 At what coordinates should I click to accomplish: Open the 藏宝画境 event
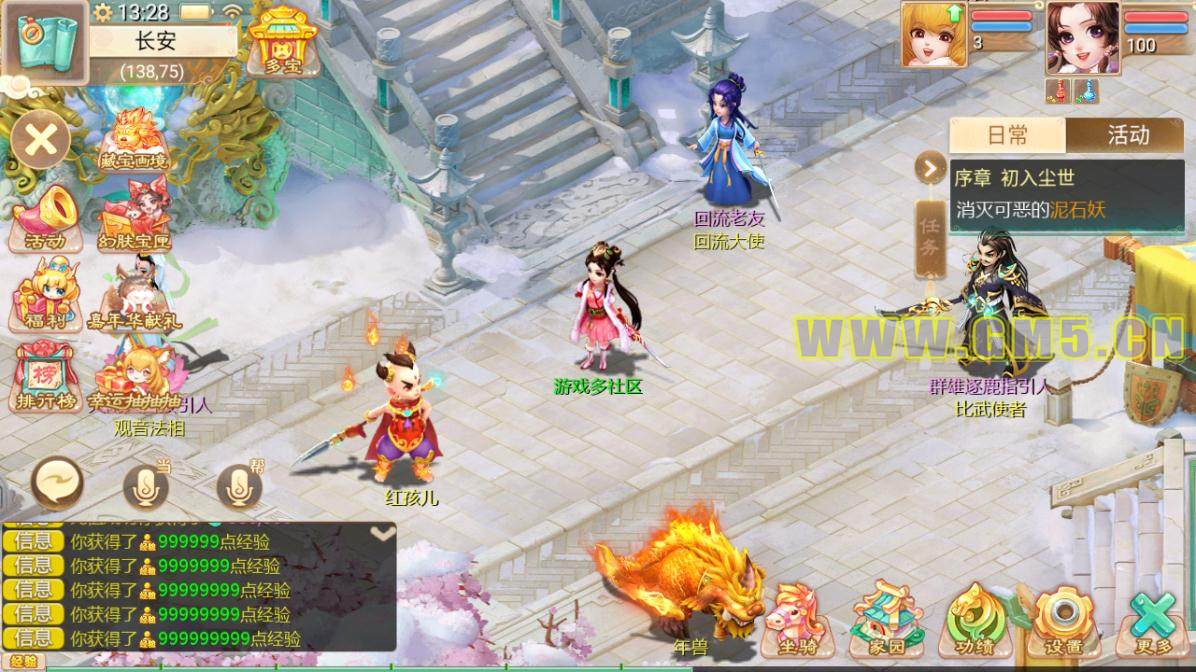coord(134,140)
